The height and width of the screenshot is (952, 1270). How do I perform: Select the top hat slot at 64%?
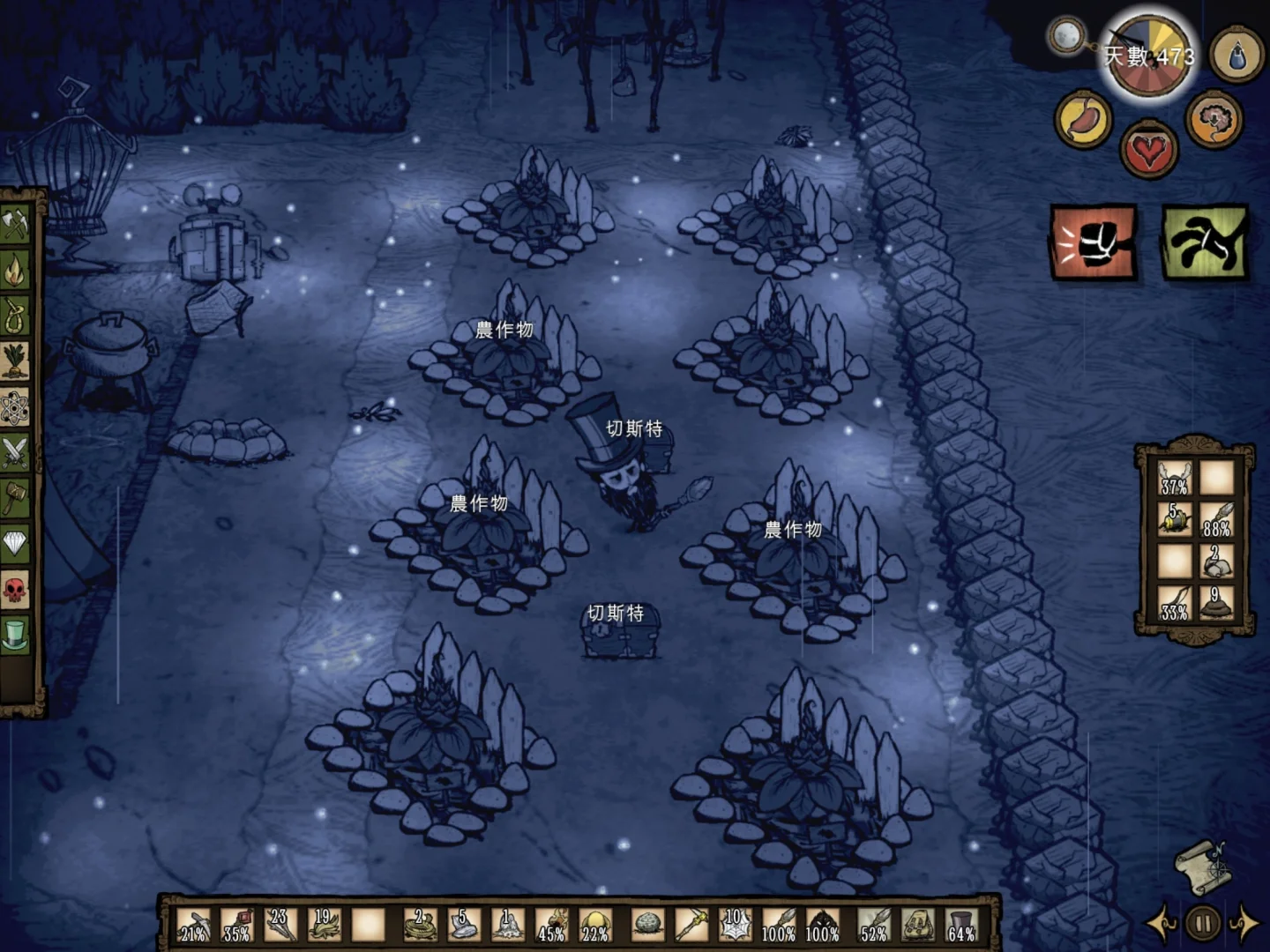pos(960,925)
